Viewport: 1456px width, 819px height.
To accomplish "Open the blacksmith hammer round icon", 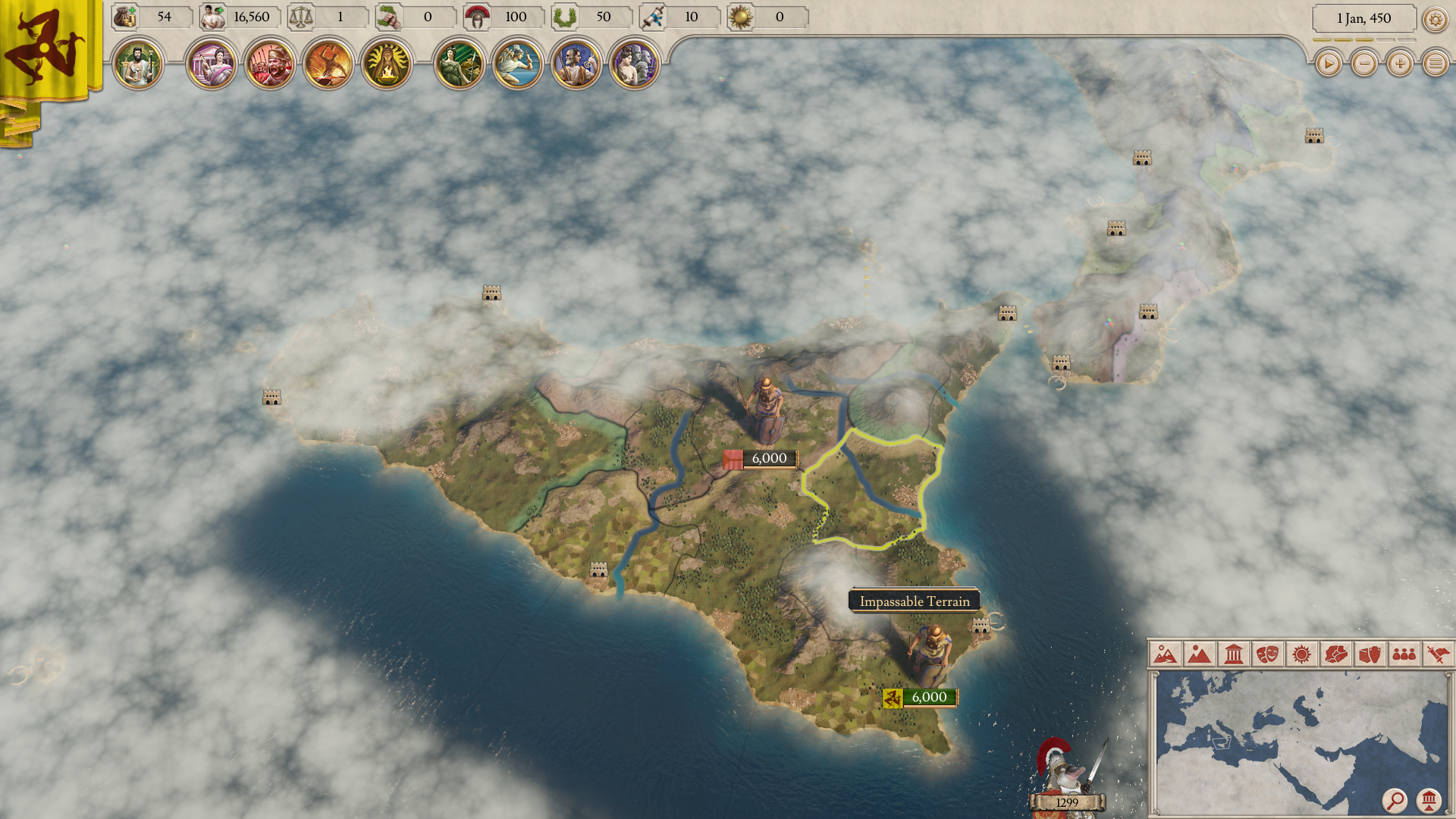I will [x=328, y=64].
